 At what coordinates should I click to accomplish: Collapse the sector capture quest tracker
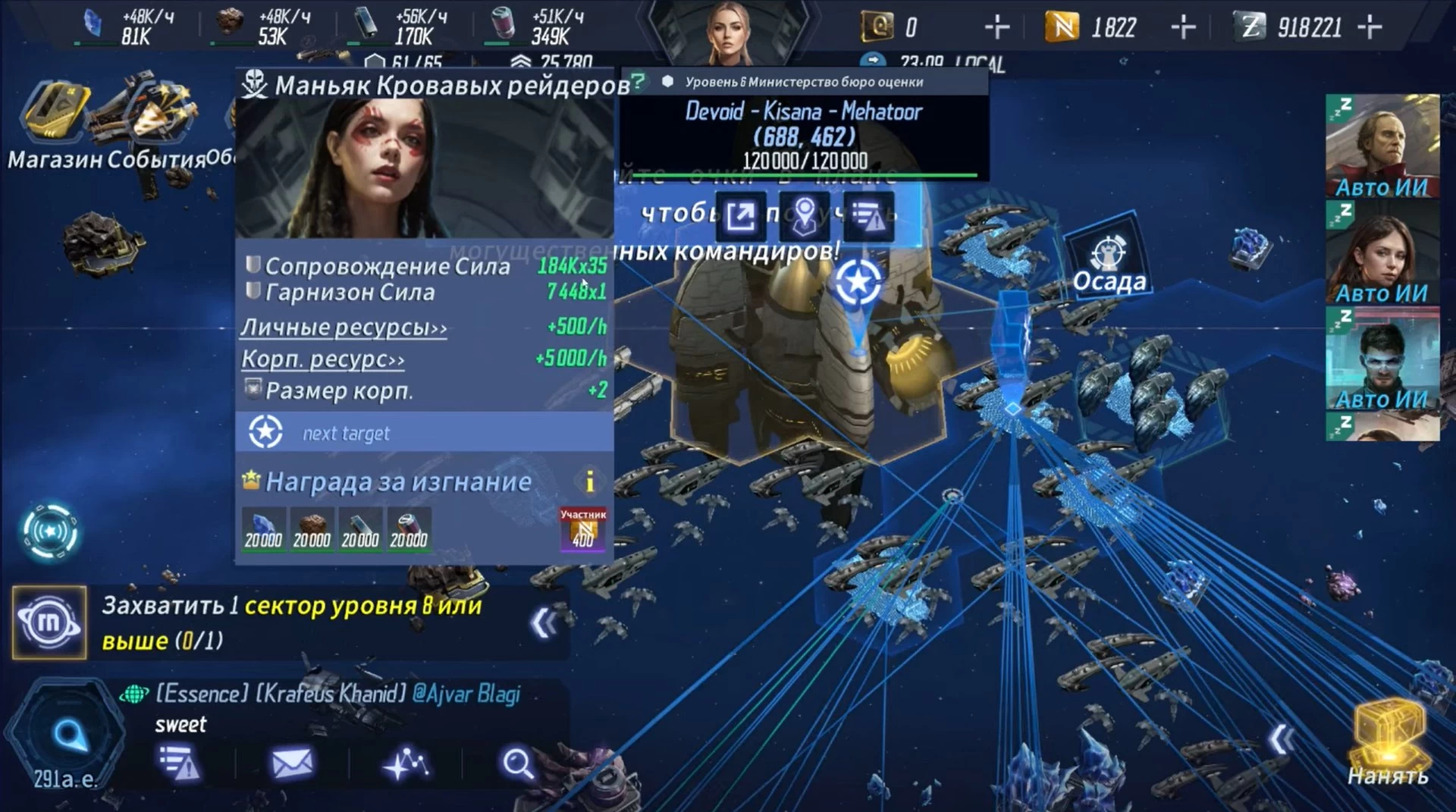point(544,623)
